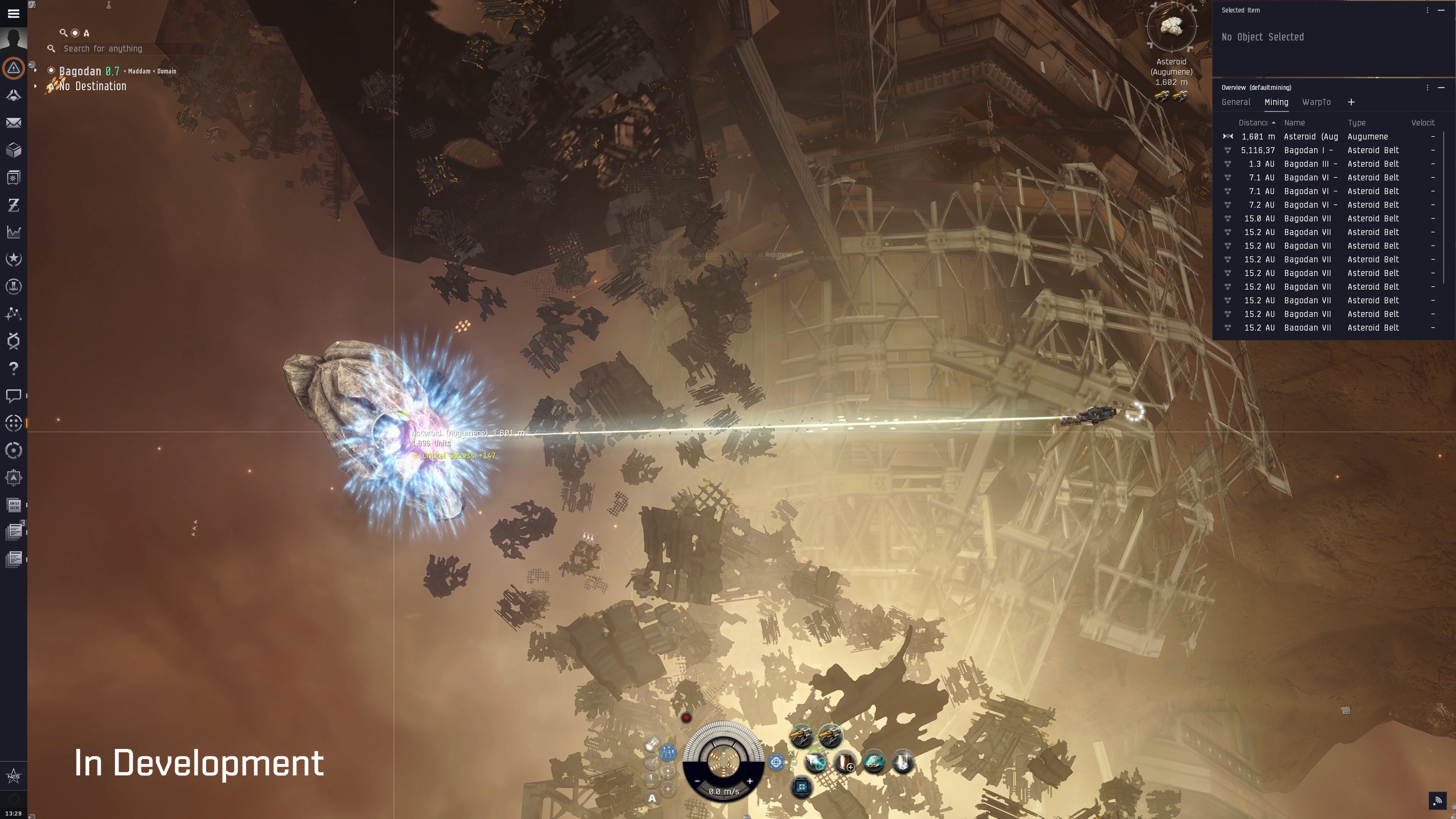
Task: Activate the shield booster plus module
Action: pos(845,763)
